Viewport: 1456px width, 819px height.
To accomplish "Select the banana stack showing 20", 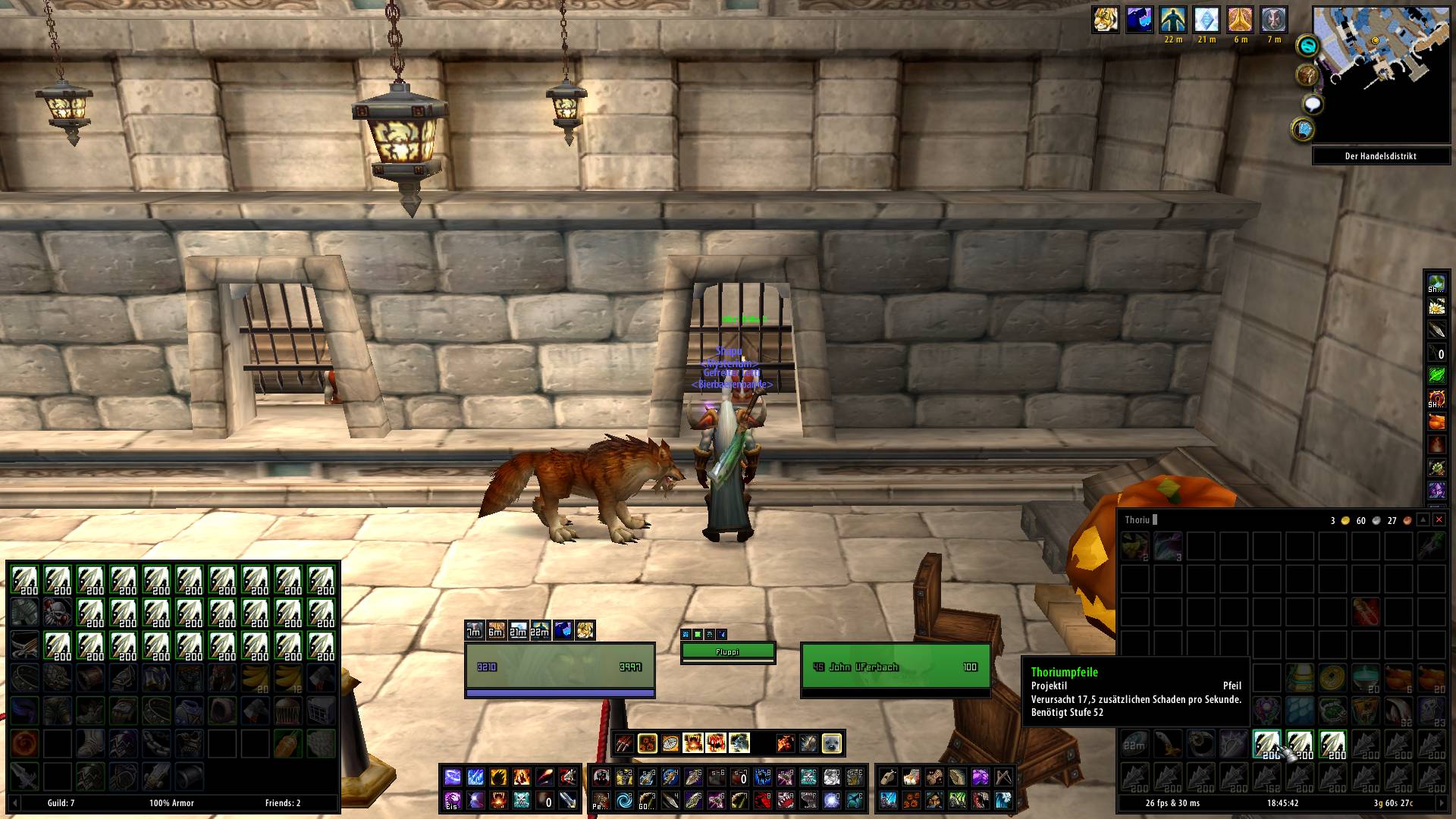I will [x=255, y=677].
